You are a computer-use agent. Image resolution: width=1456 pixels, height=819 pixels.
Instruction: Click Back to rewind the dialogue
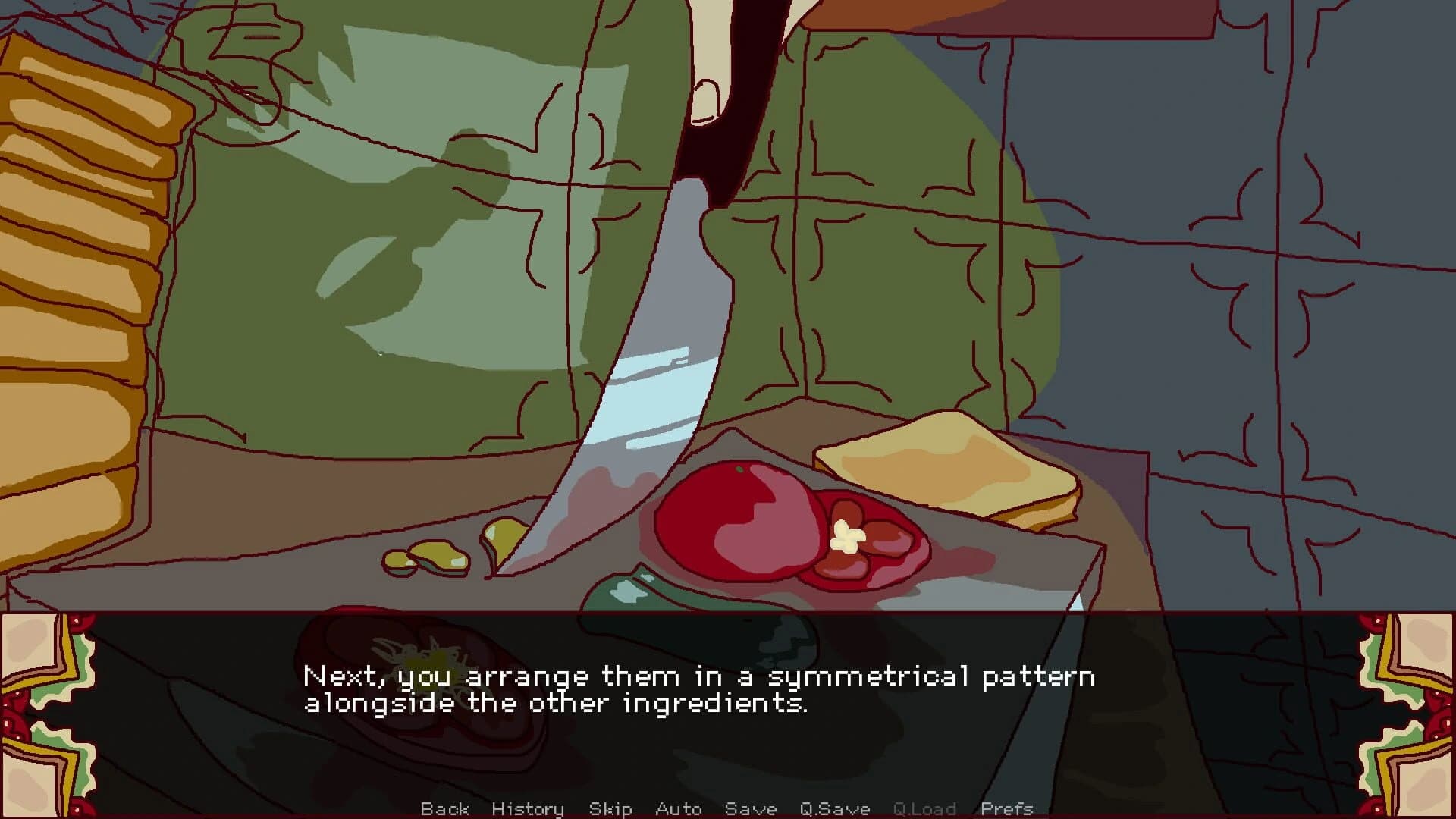446,809
